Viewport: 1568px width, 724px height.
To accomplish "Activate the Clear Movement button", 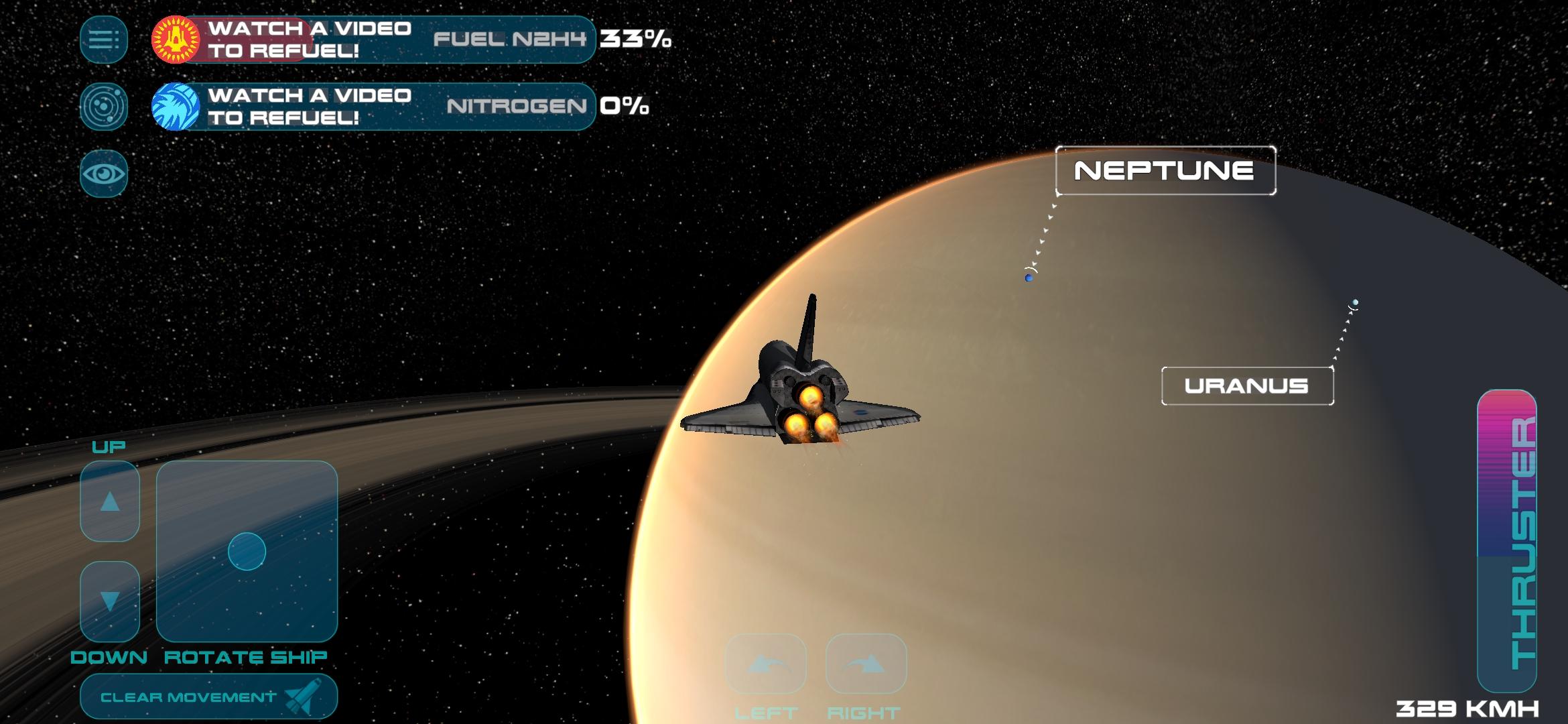I will [208, 697].
